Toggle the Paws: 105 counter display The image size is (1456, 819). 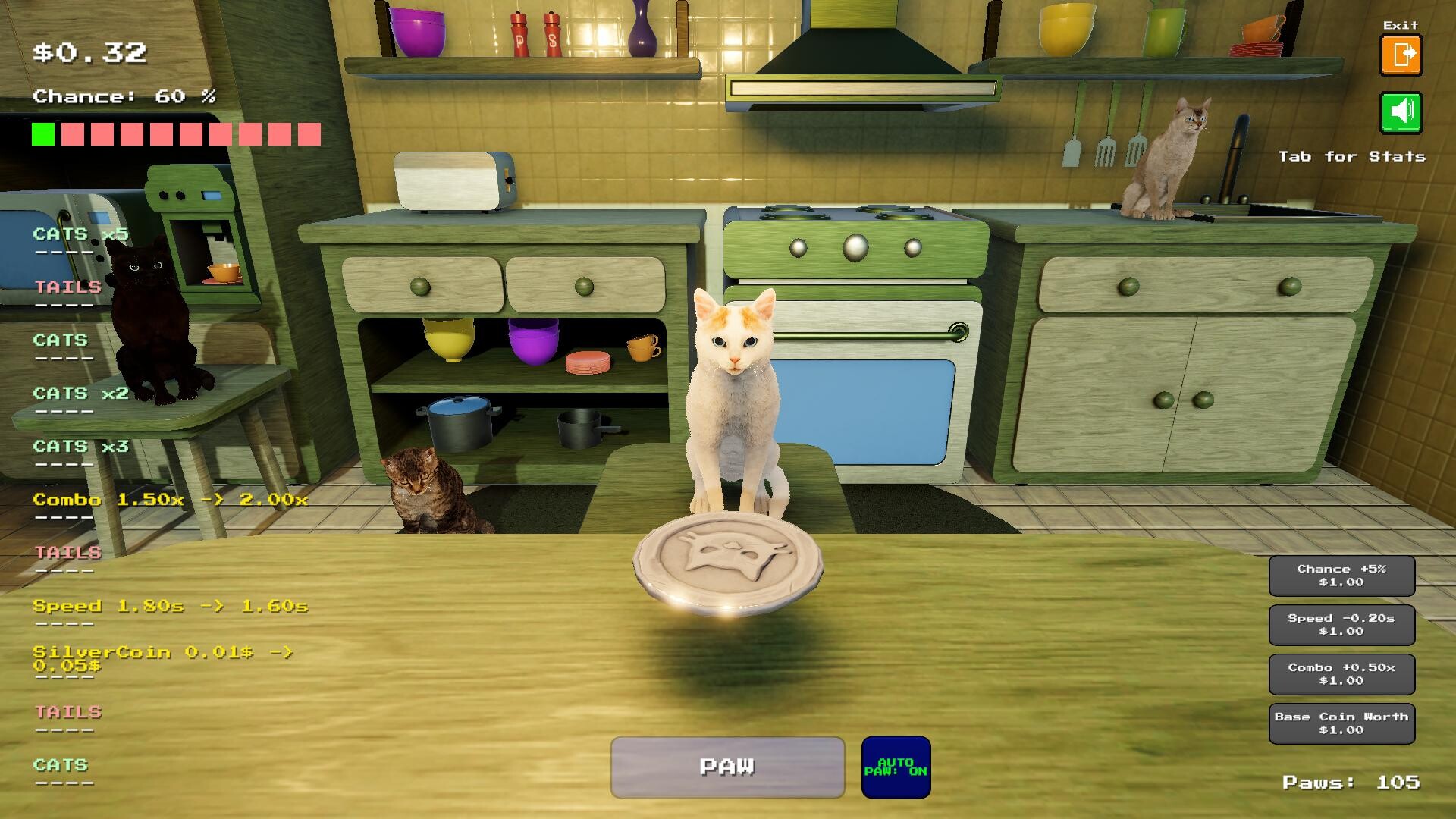point(1354,782)
